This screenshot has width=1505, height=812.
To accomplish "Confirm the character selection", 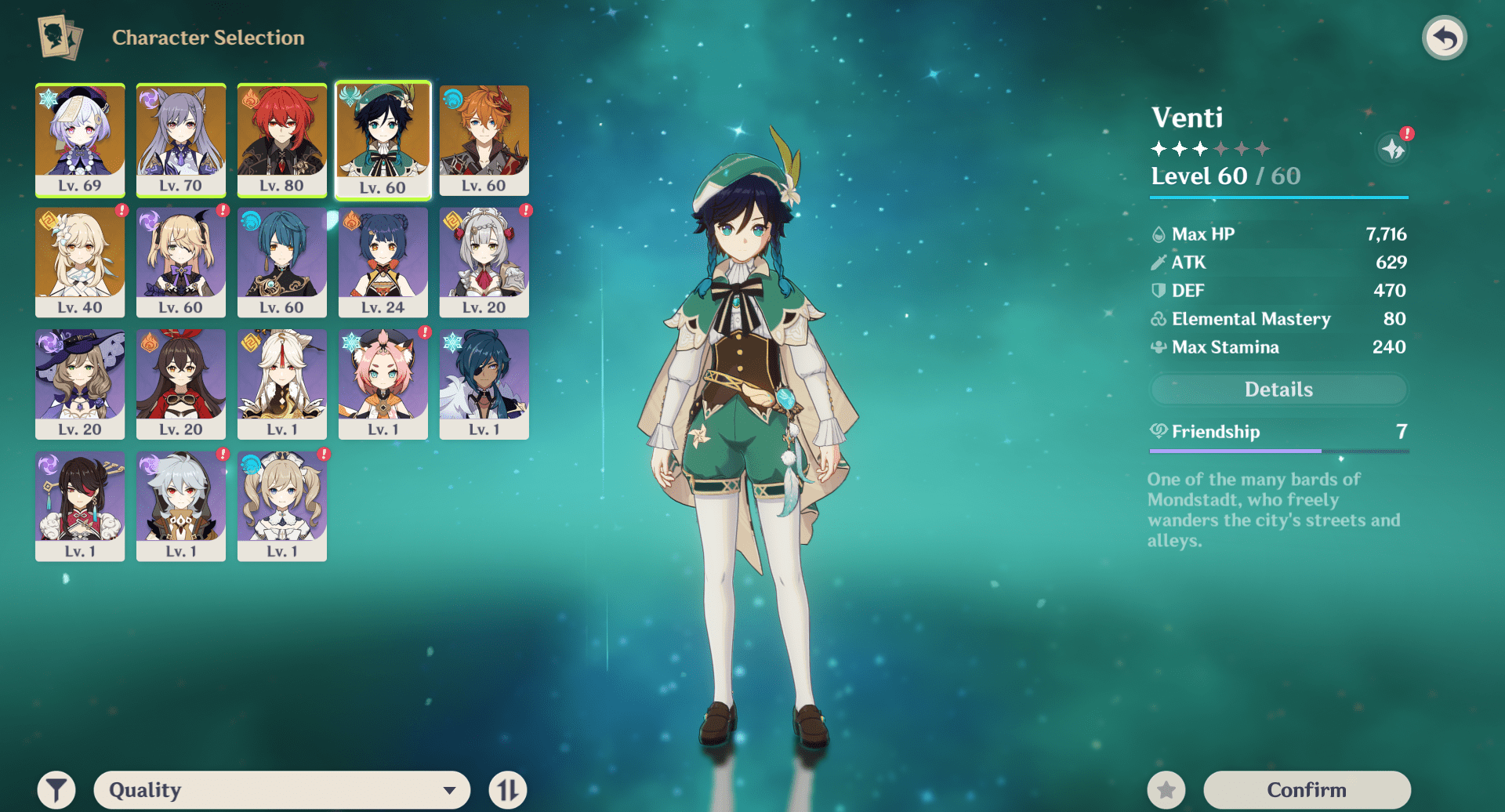I will [x=1307, y=789].
